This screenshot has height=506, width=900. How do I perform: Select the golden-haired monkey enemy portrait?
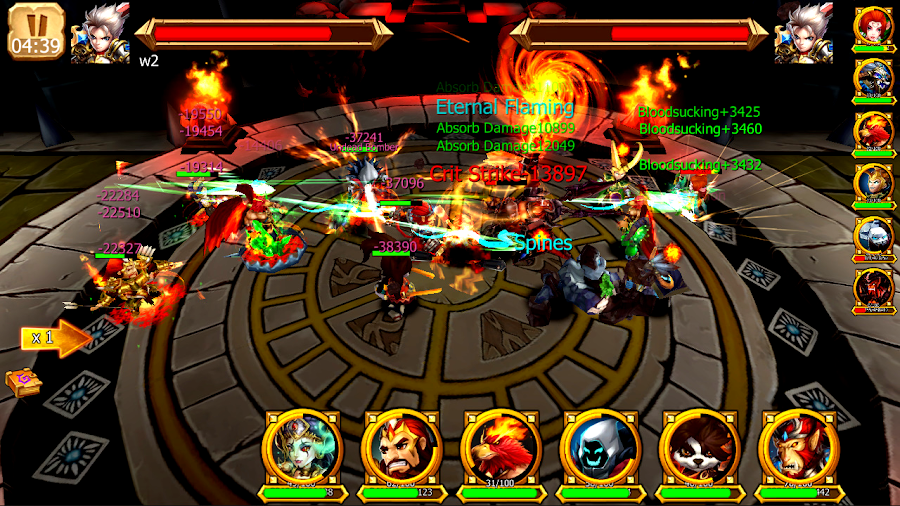click(873, 183)
